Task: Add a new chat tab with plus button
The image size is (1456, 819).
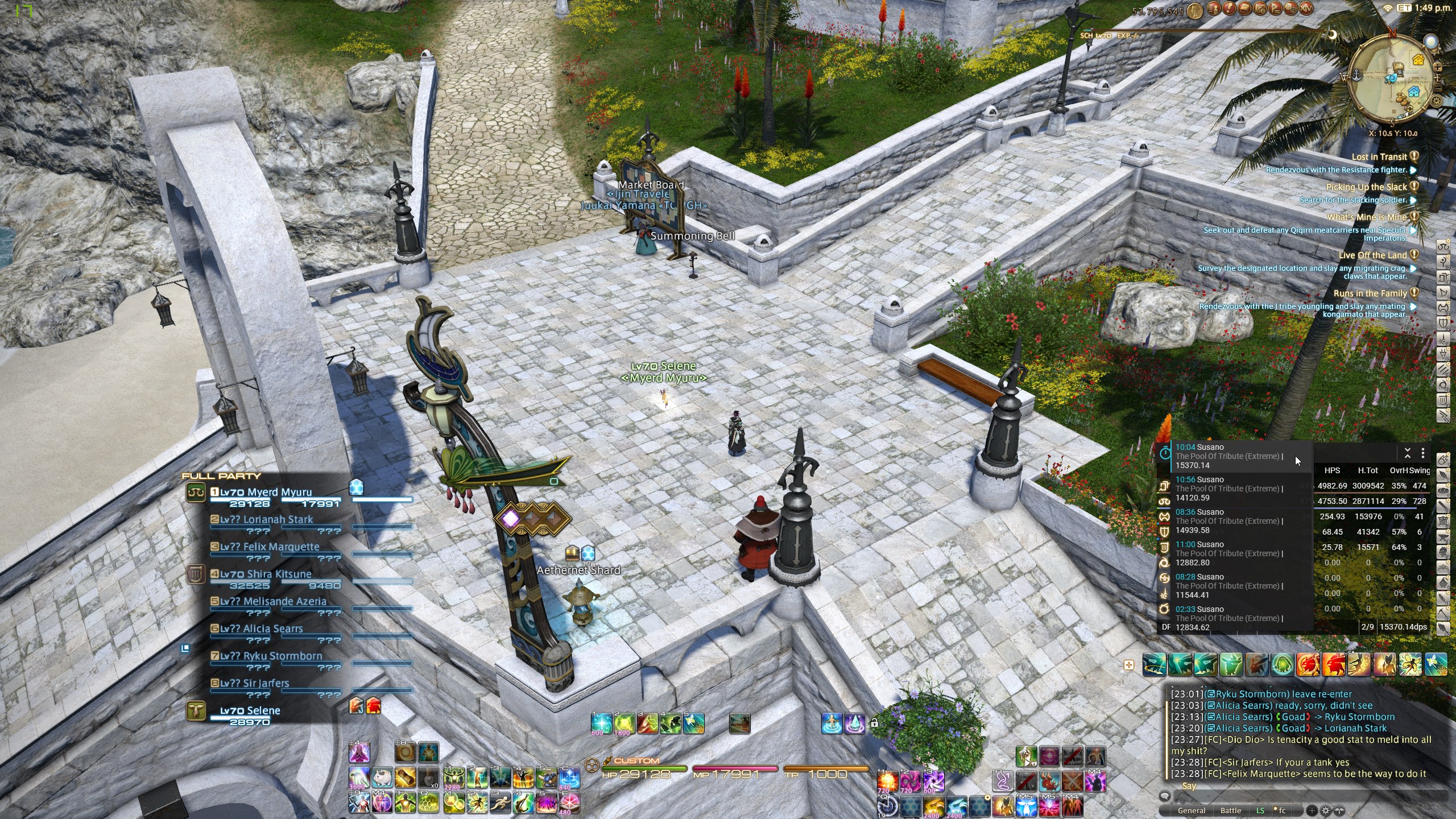Action: pos(1312,810)
